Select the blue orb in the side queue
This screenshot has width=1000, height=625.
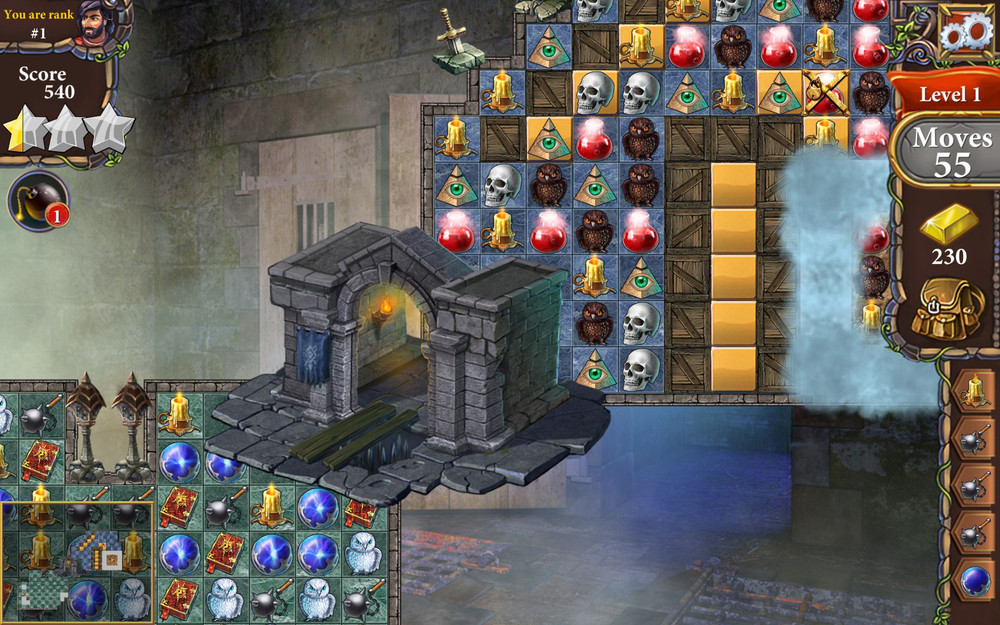click(974, 578)
